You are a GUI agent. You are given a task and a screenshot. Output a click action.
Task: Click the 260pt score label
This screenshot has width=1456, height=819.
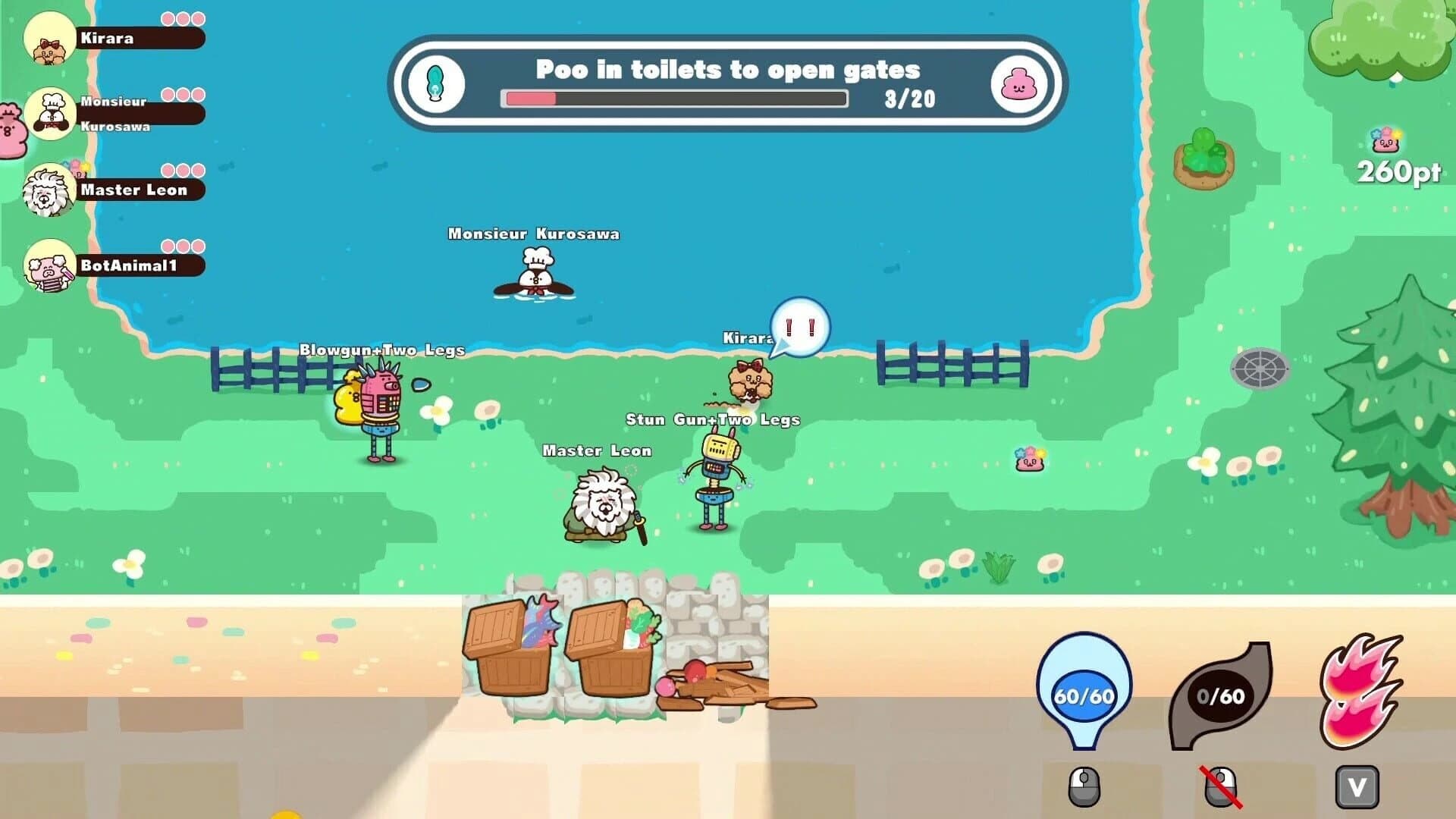pyautogui.click(x=1399, y=173)
